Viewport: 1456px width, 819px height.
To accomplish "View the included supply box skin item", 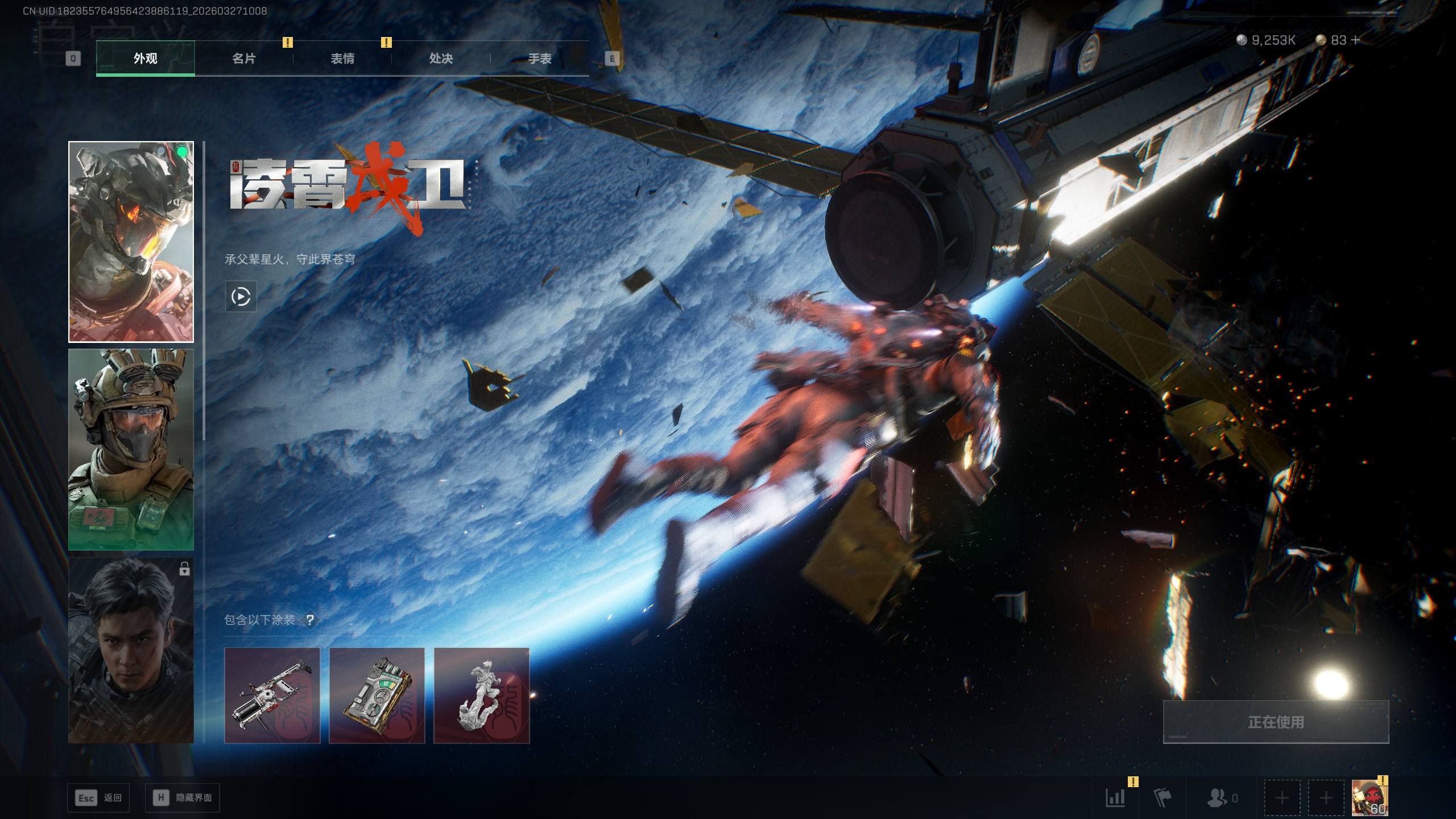I will point(377,695).
